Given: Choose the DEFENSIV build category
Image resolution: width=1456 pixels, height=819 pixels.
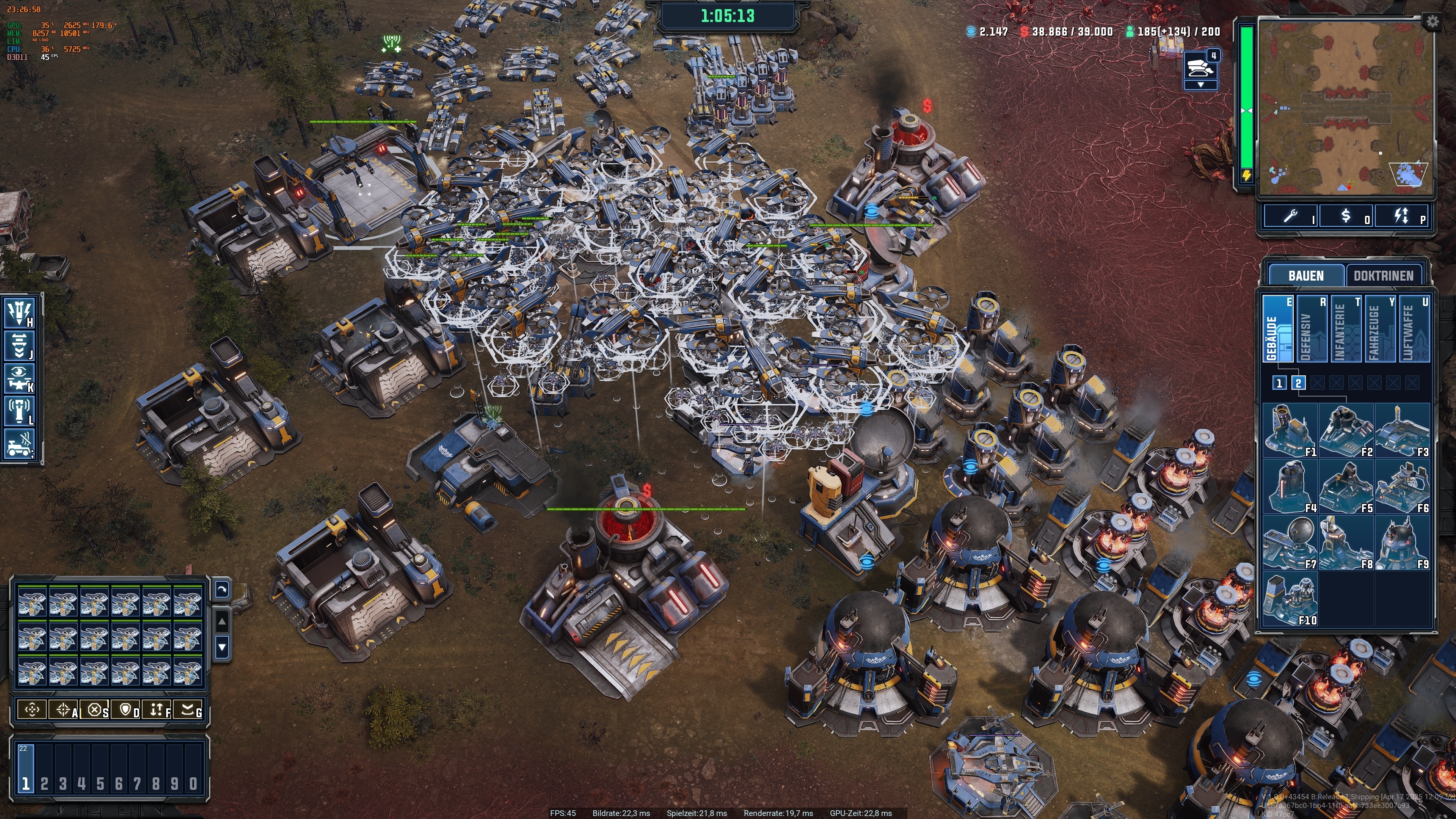Looking at the screenshot, I should [1312, 328].
